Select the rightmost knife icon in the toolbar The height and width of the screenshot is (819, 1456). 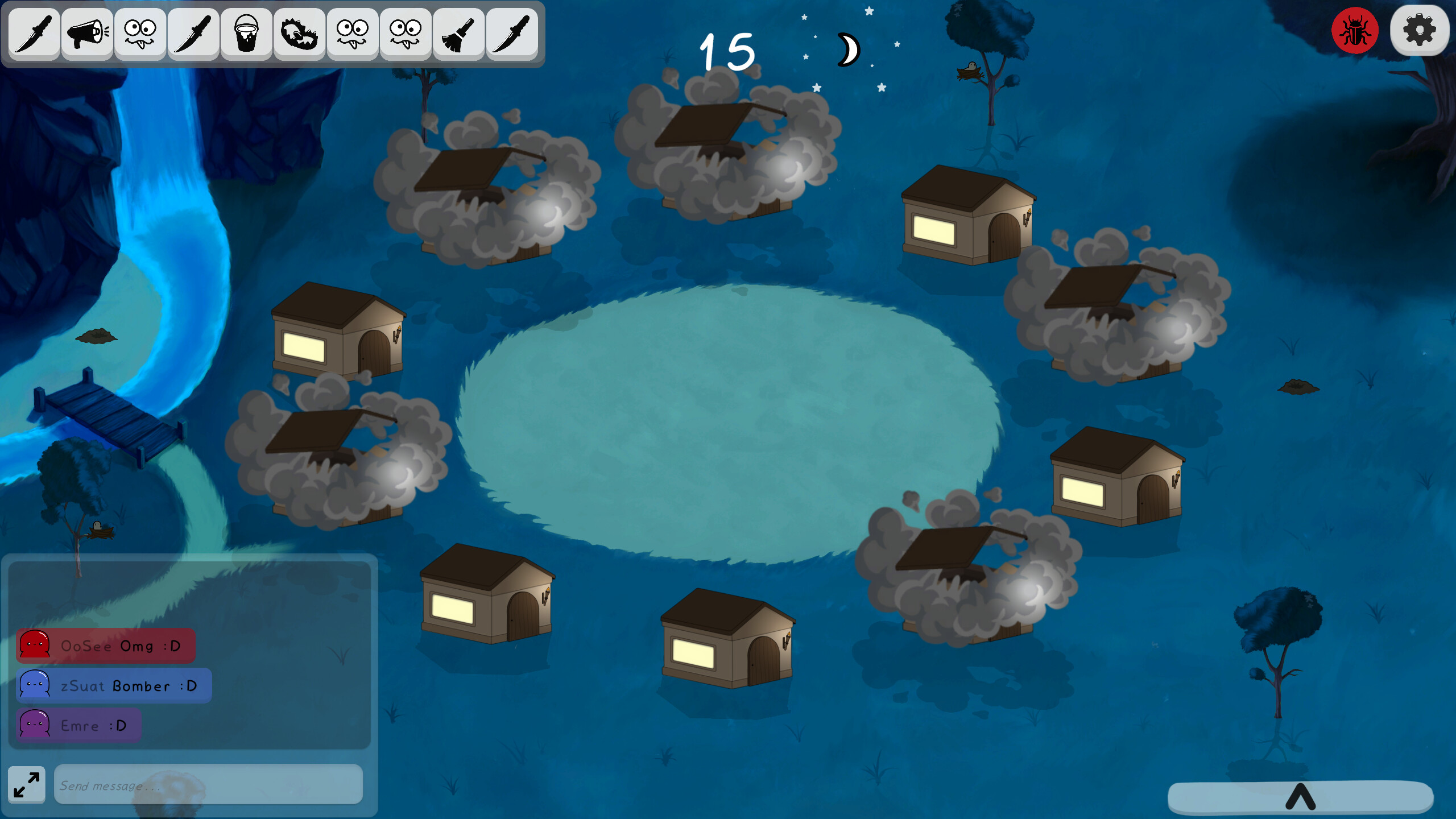tap(511, 33)
